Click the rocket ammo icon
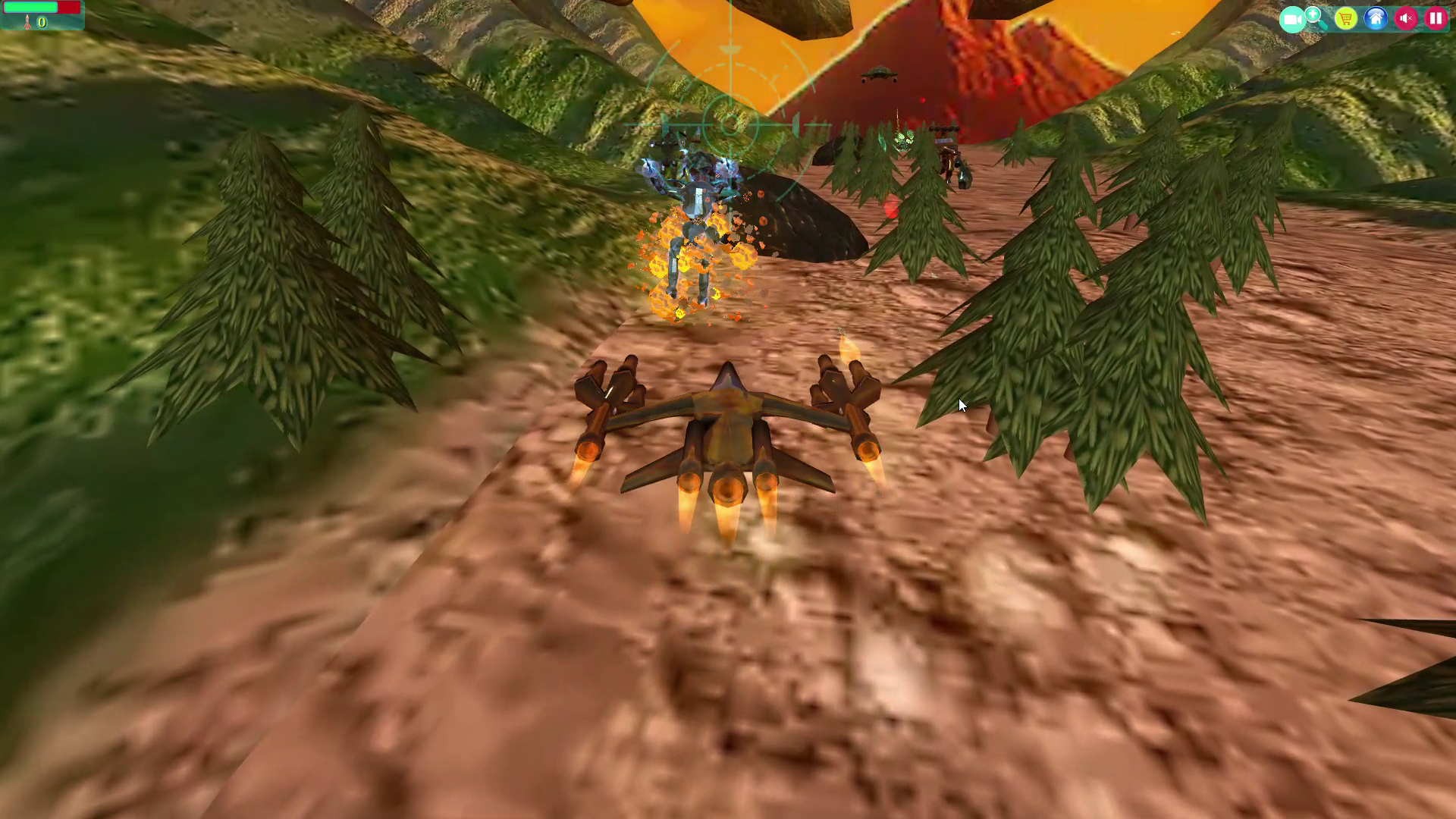Image resolution: width=1456 pixels, height=819 pixels. point(27,22)
